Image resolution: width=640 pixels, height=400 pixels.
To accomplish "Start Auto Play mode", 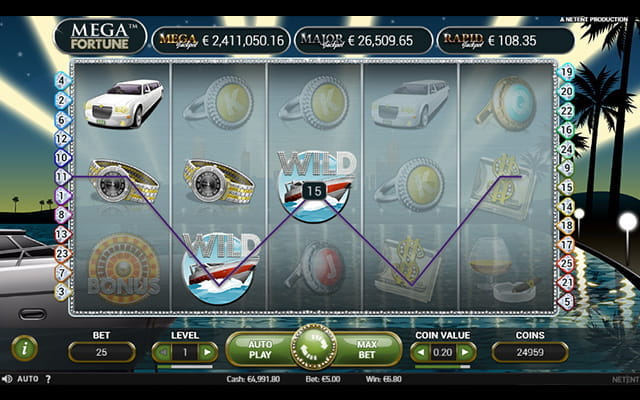I will pos(260,349).
